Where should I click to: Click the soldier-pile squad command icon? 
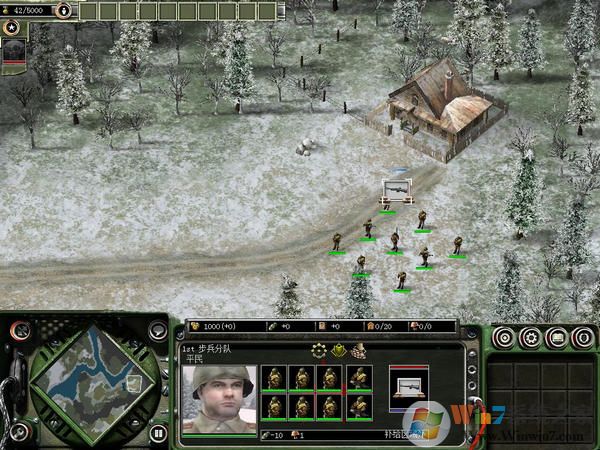coord(358,351)
